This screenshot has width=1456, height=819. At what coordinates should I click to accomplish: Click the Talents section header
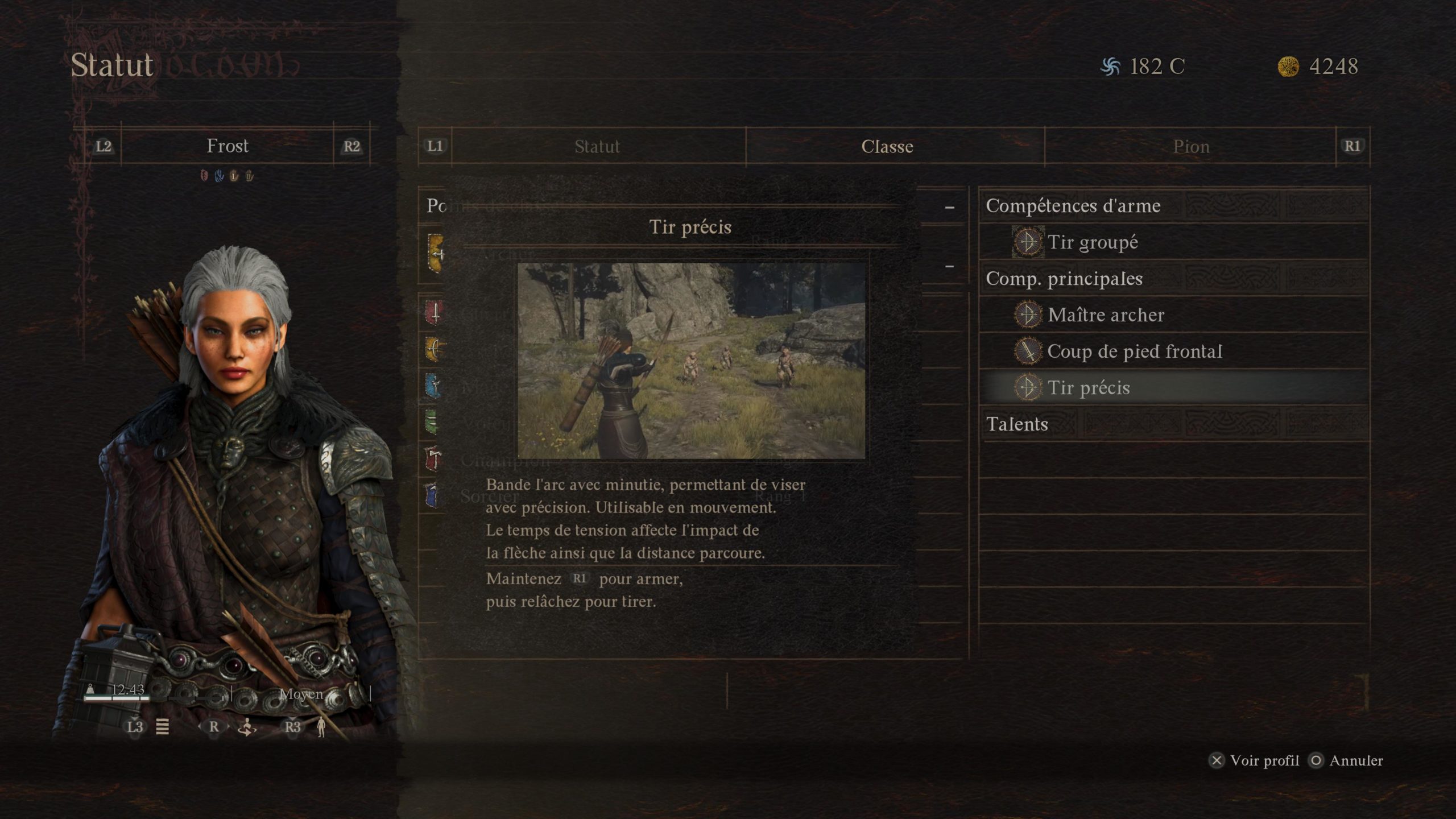[1017, 424]
